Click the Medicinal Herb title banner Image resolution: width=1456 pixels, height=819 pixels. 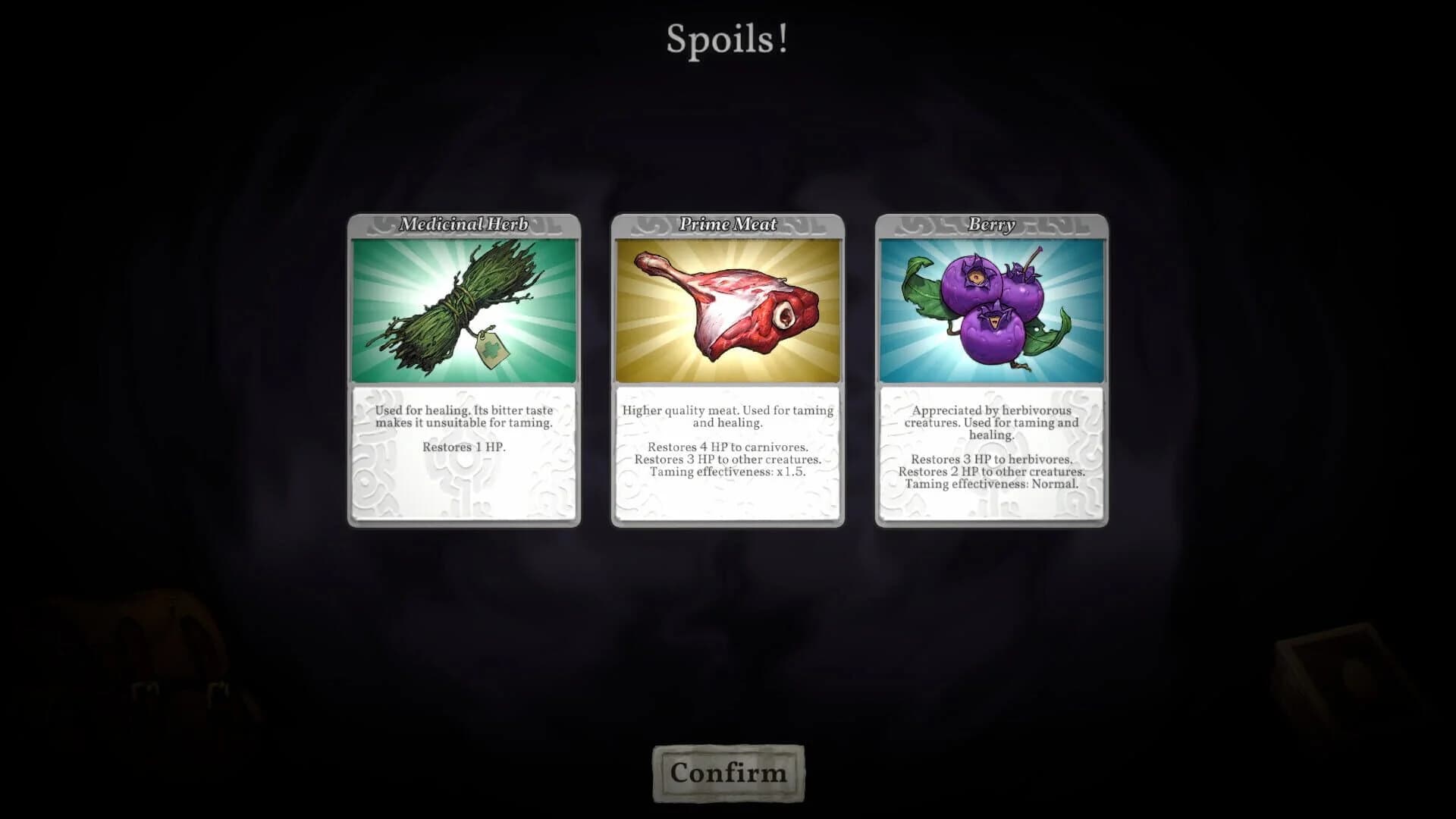[463, 224]
